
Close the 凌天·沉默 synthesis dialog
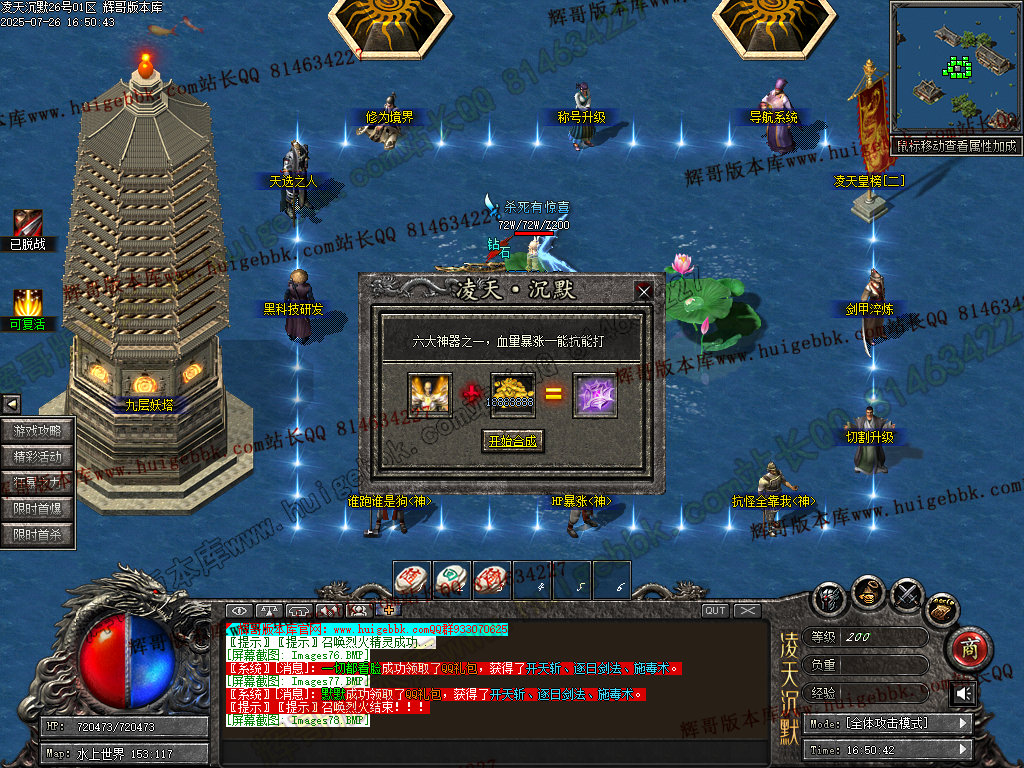(644, 291)
